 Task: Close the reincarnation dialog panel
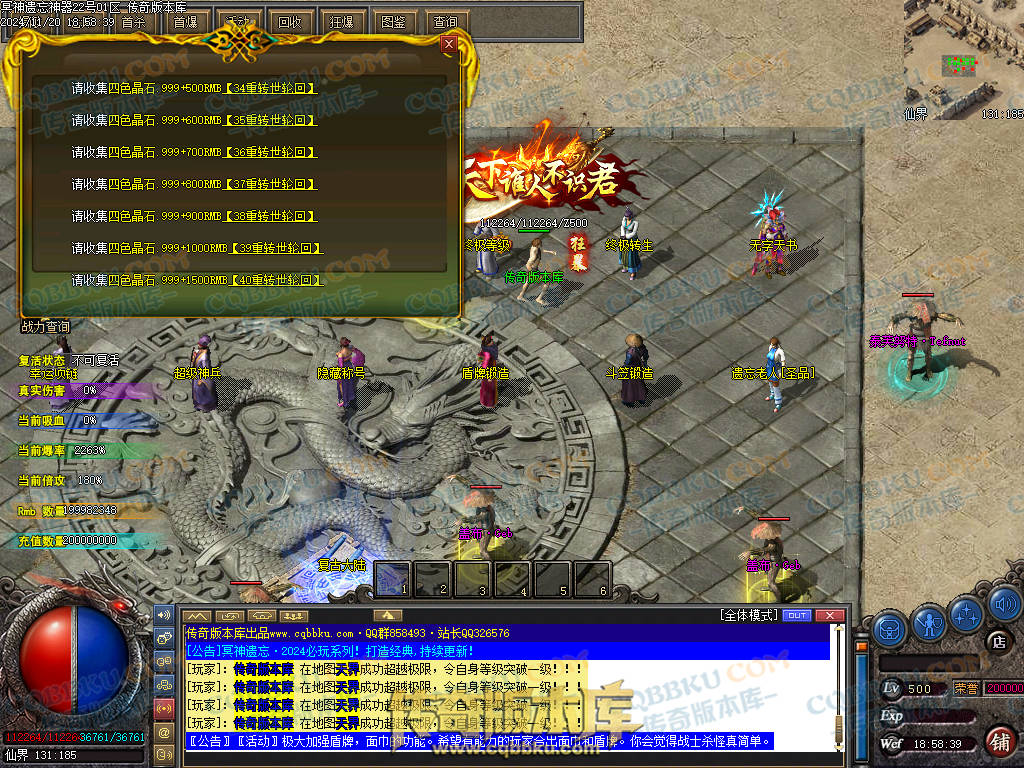point(449,44)
